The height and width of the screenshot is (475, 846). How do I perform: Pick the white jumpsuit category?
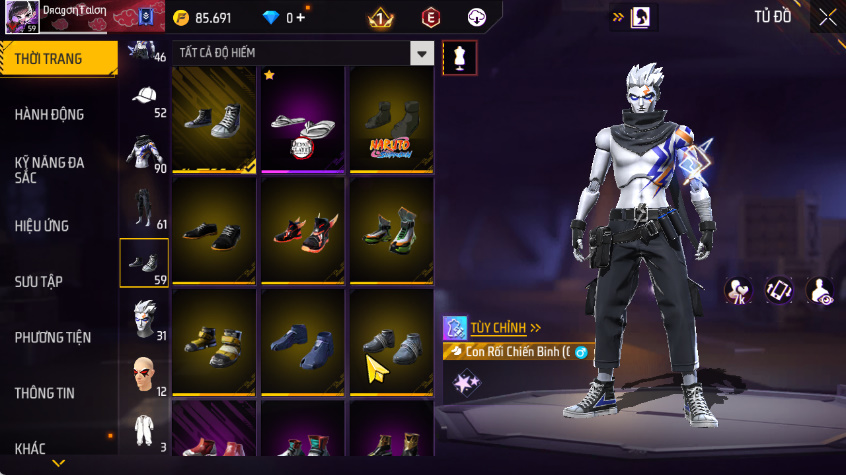click(x=144, y=430)
